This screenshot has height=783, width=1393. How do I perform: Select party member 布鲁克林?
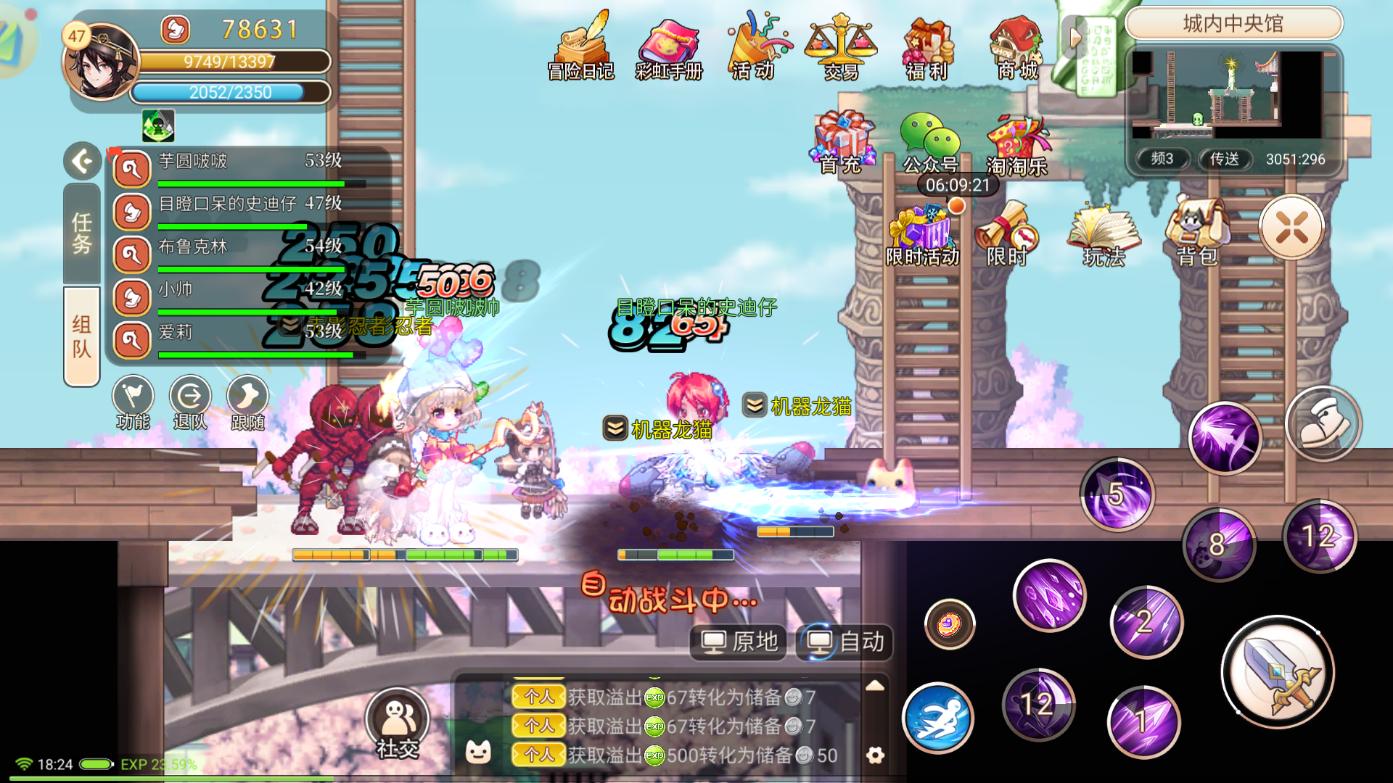coord(250,247)
